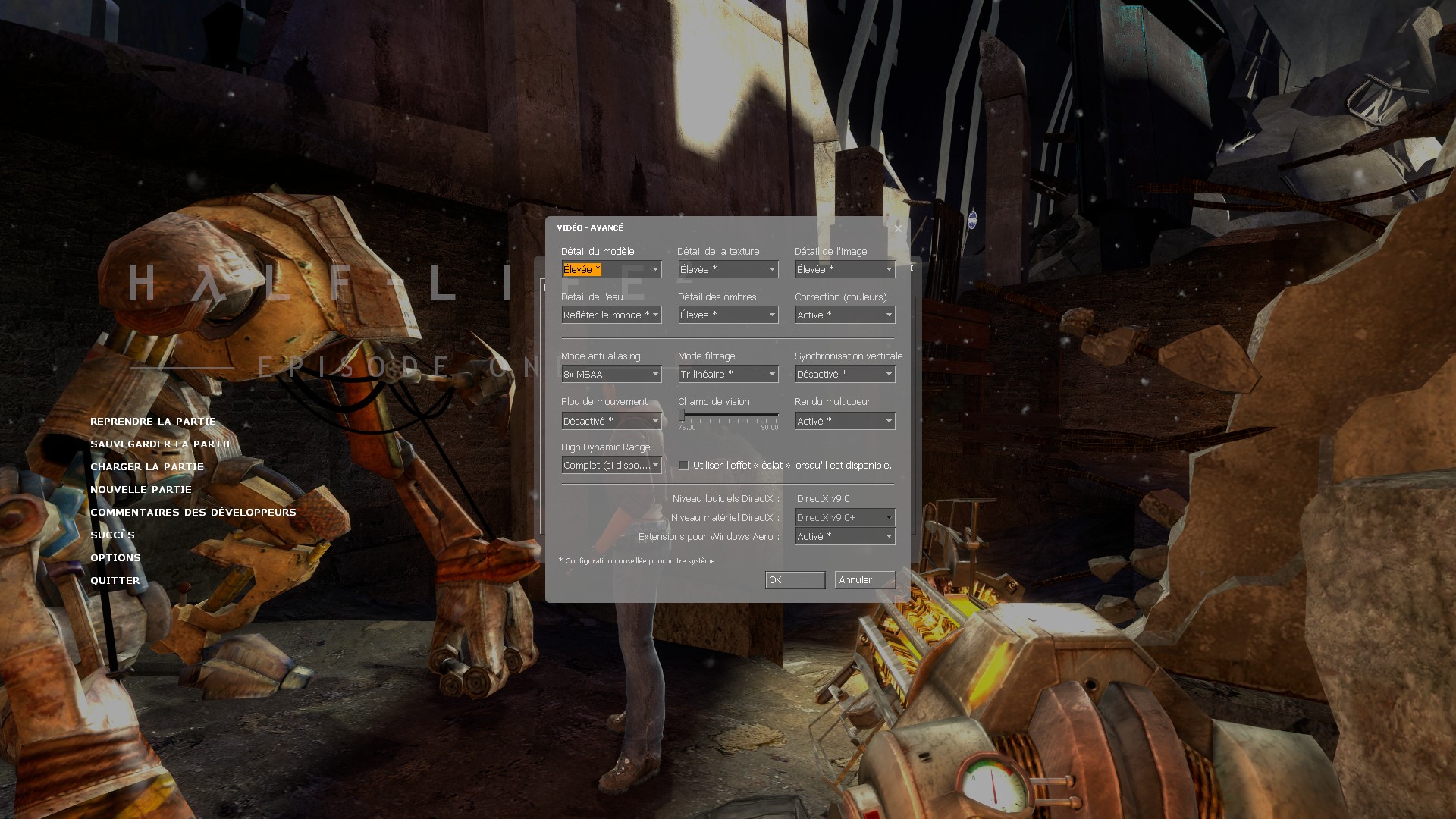Select Reprendre la partie
Viewport: 1456px width, 819px height.
click(x=153, y=422)
